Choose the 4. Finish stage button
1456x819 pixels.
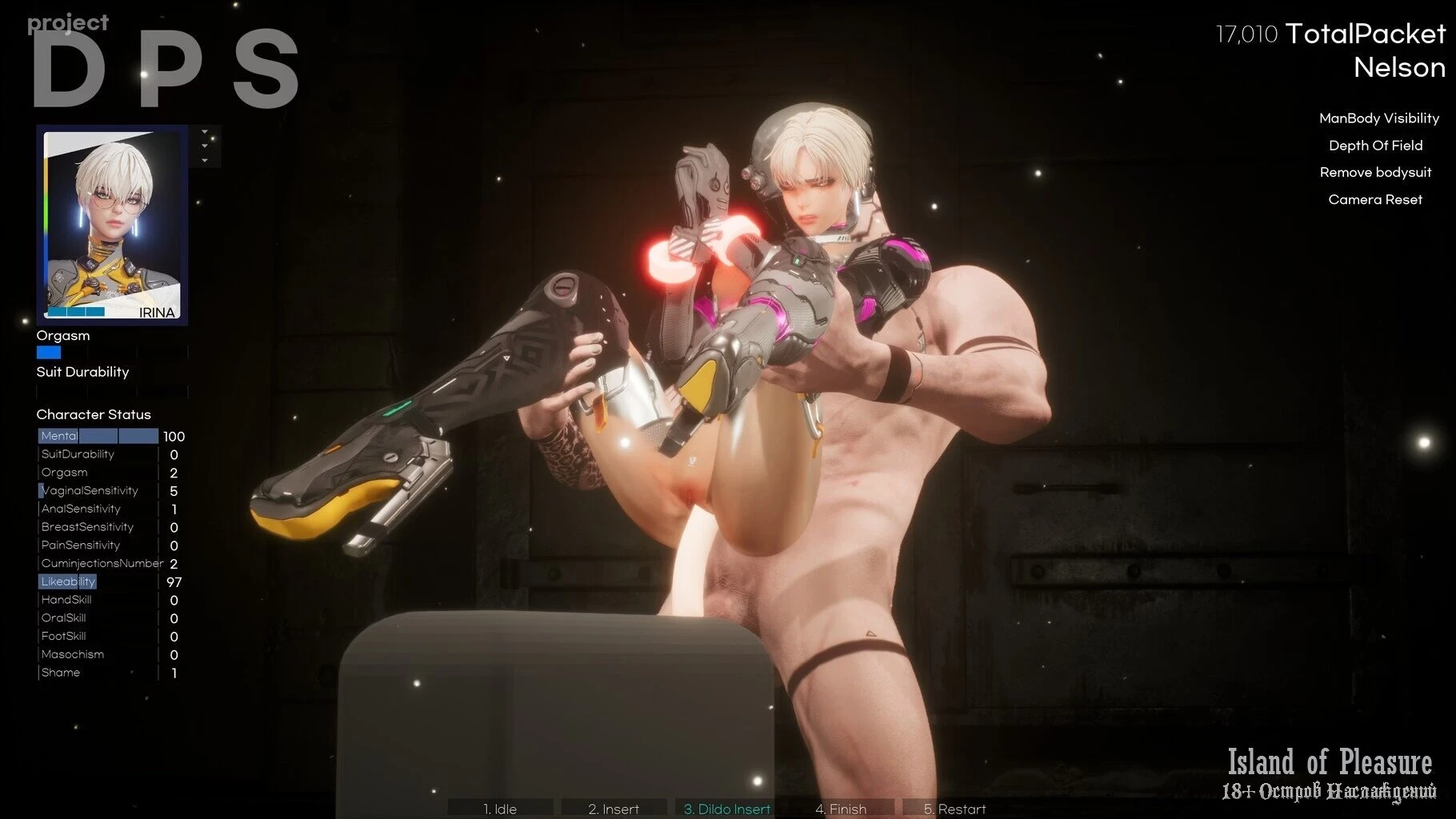841,809
